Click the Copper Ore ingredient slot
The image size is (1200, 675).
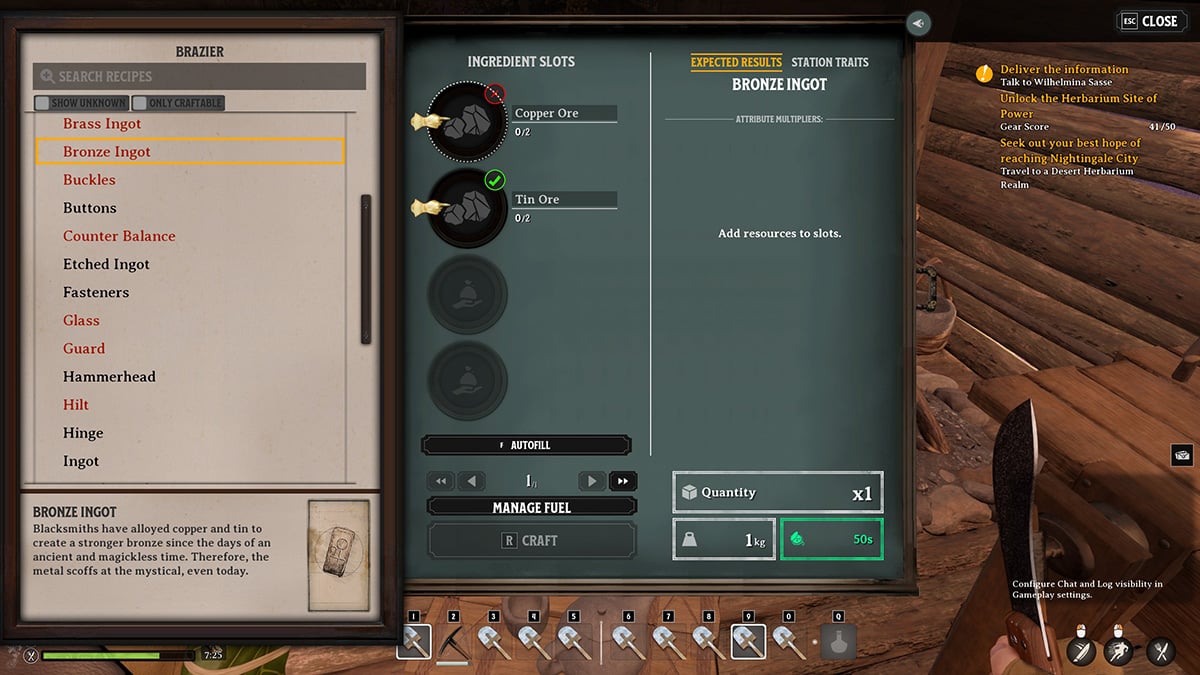tap(466, 122)
